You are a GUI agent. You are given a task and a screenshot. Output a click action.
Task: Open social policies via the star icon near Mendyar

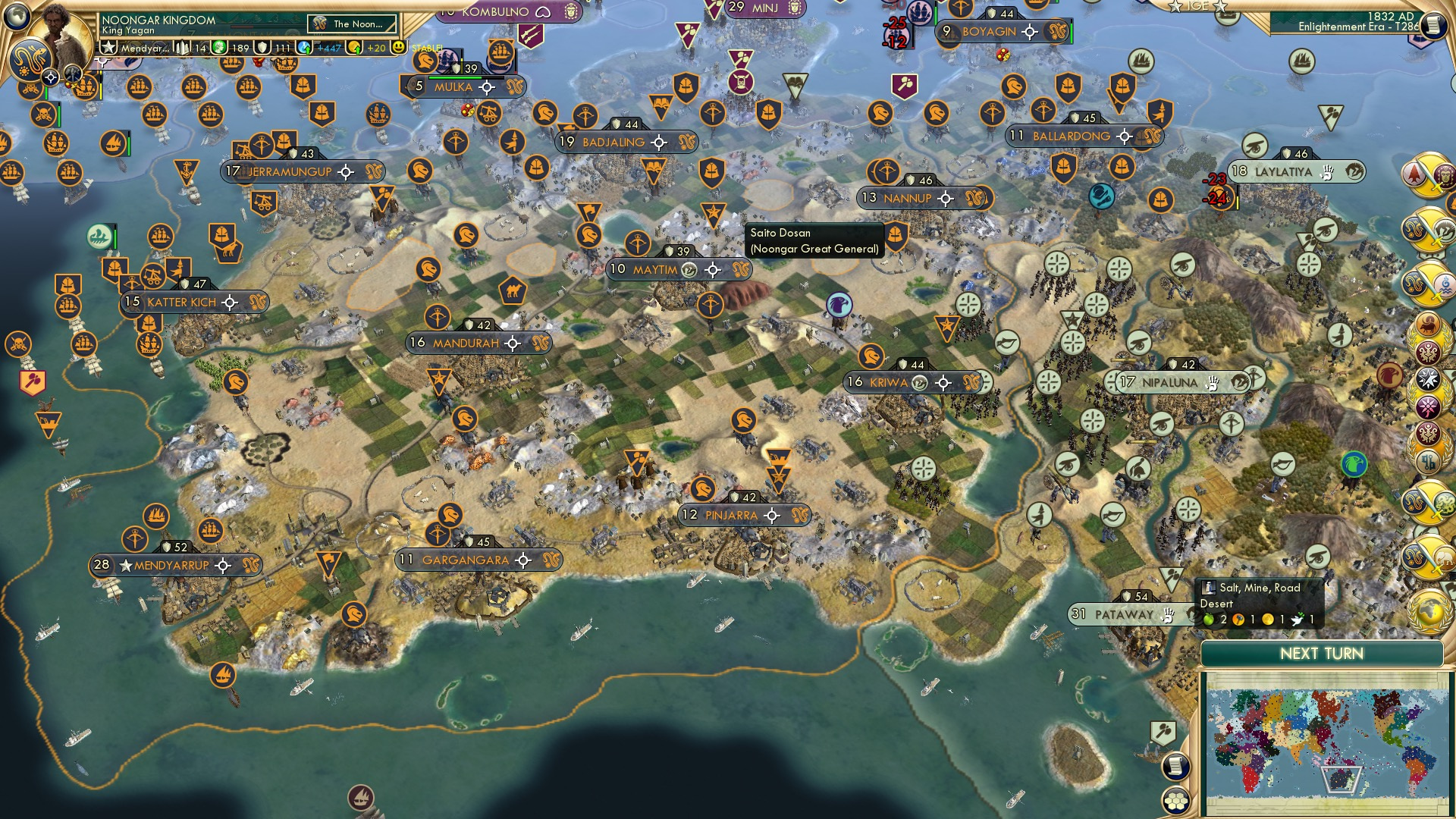tap(108, 49)
